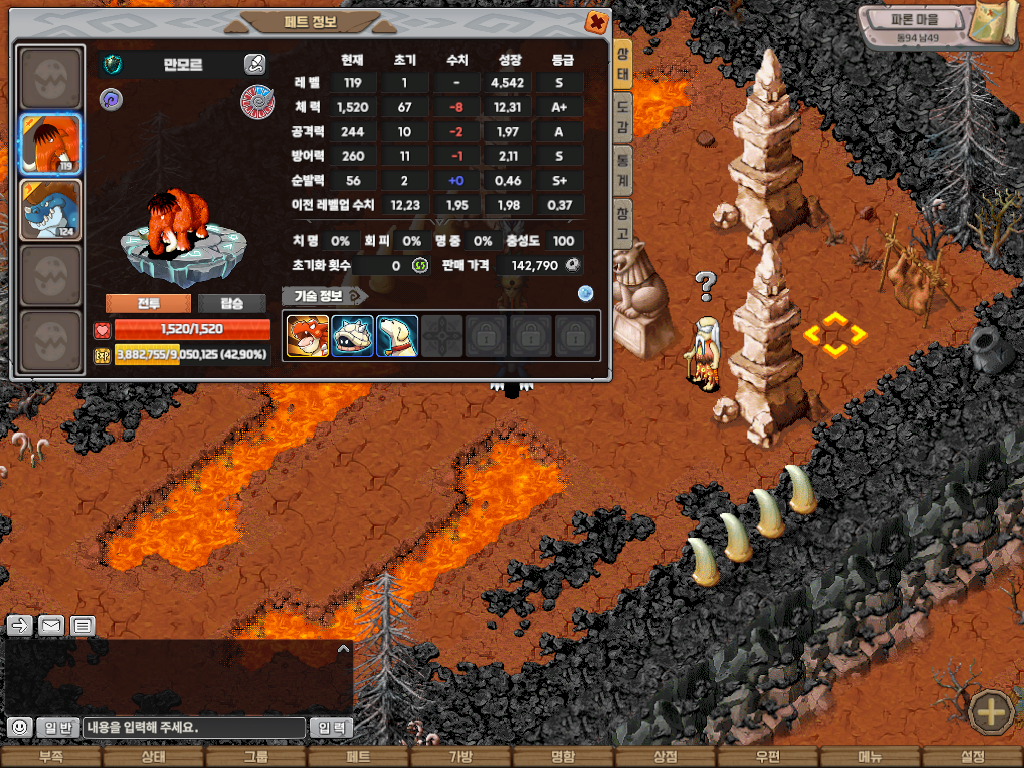The height and width of the screenshot is (768, 1024).
Task: Close the pet info window
Action: (596, 21)
